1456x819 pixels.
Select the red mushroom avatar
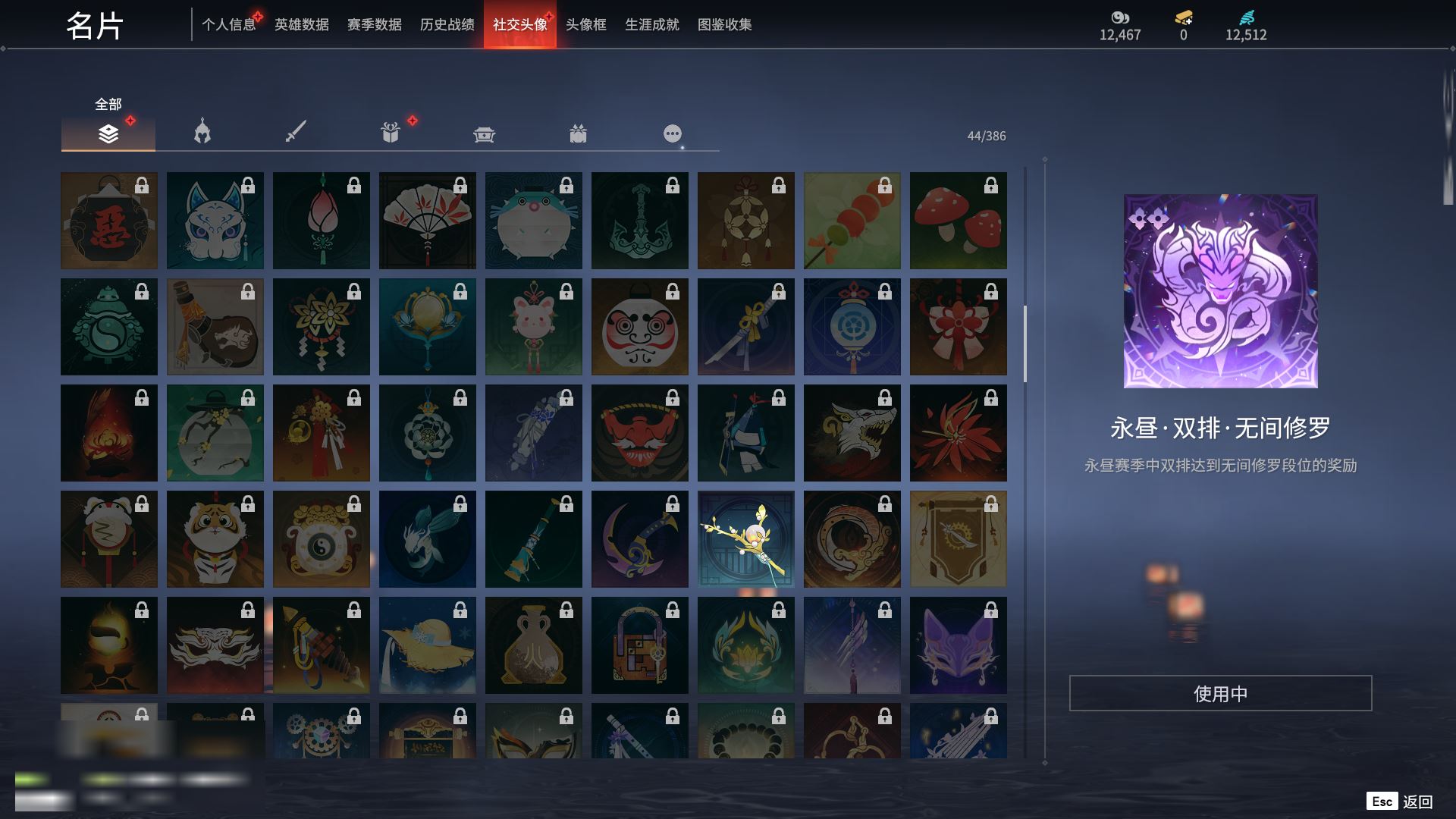point(958,221)
